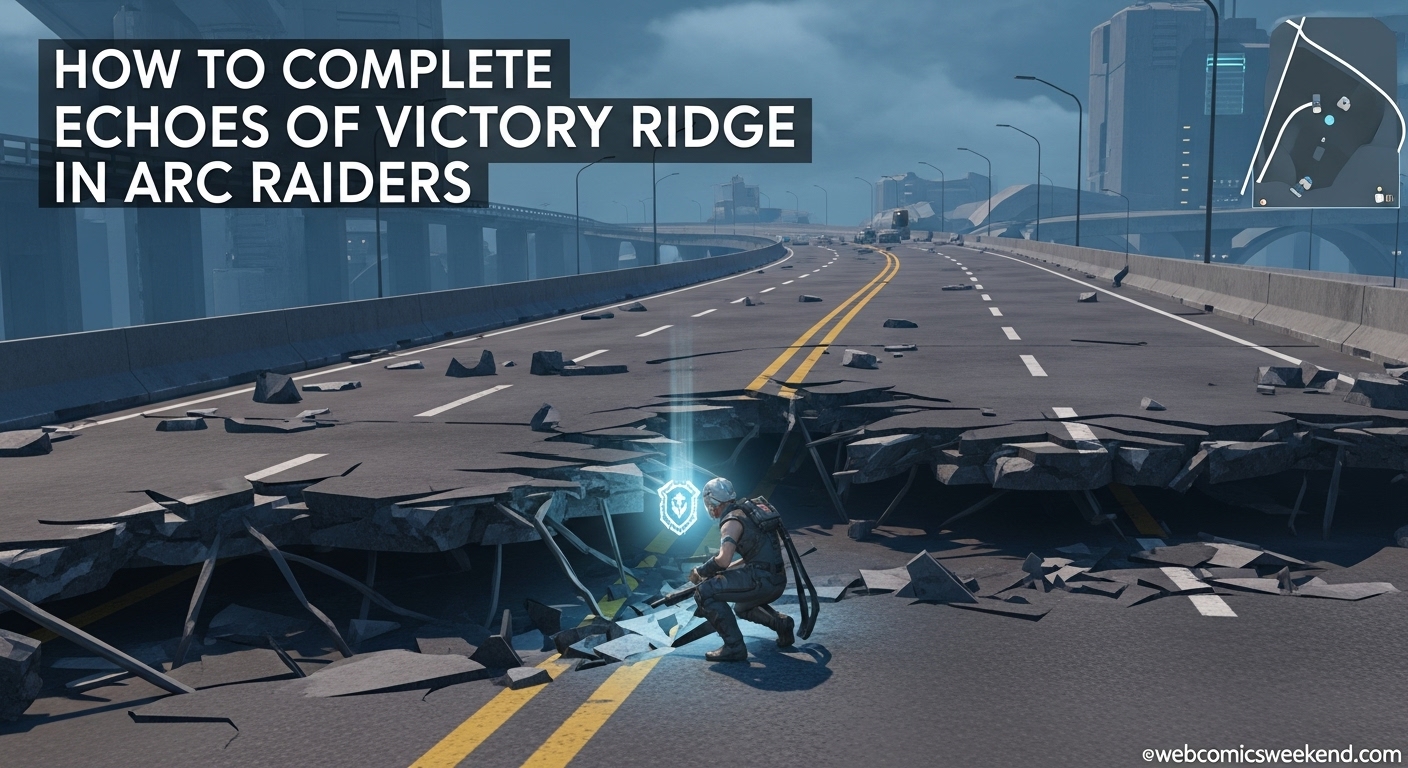
Task: Click the vehicle icon on the minimap
Action: [x=1316, y=104]
